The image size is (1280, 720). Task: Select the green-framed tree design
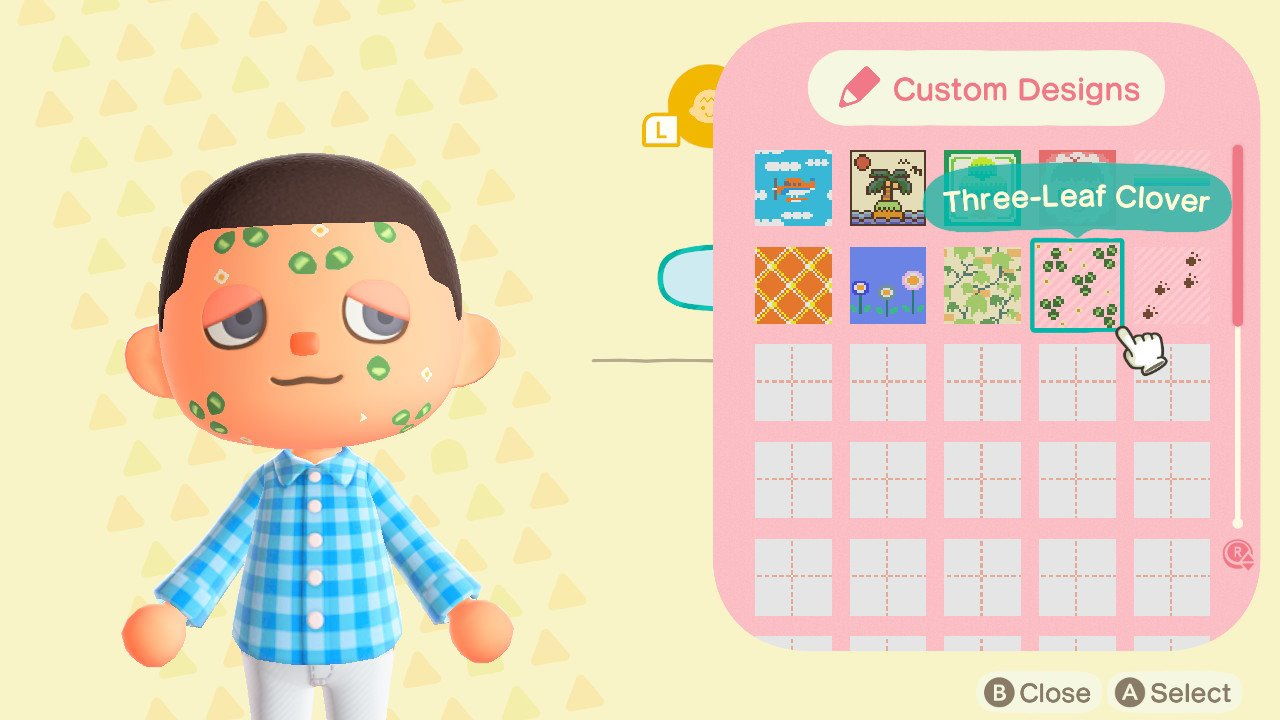point(985,186)
